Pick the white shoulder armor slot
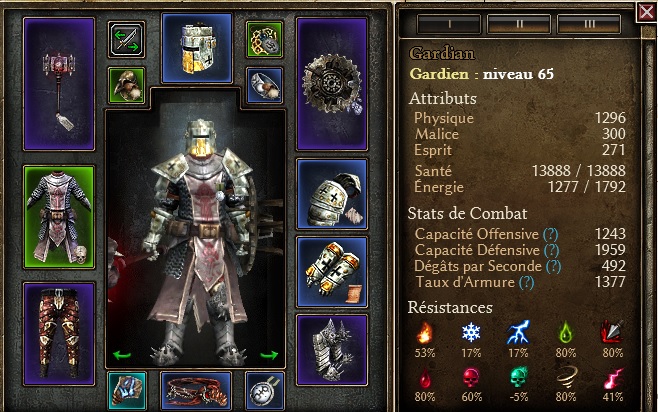 pyautogui.click(x=332, y=193)
